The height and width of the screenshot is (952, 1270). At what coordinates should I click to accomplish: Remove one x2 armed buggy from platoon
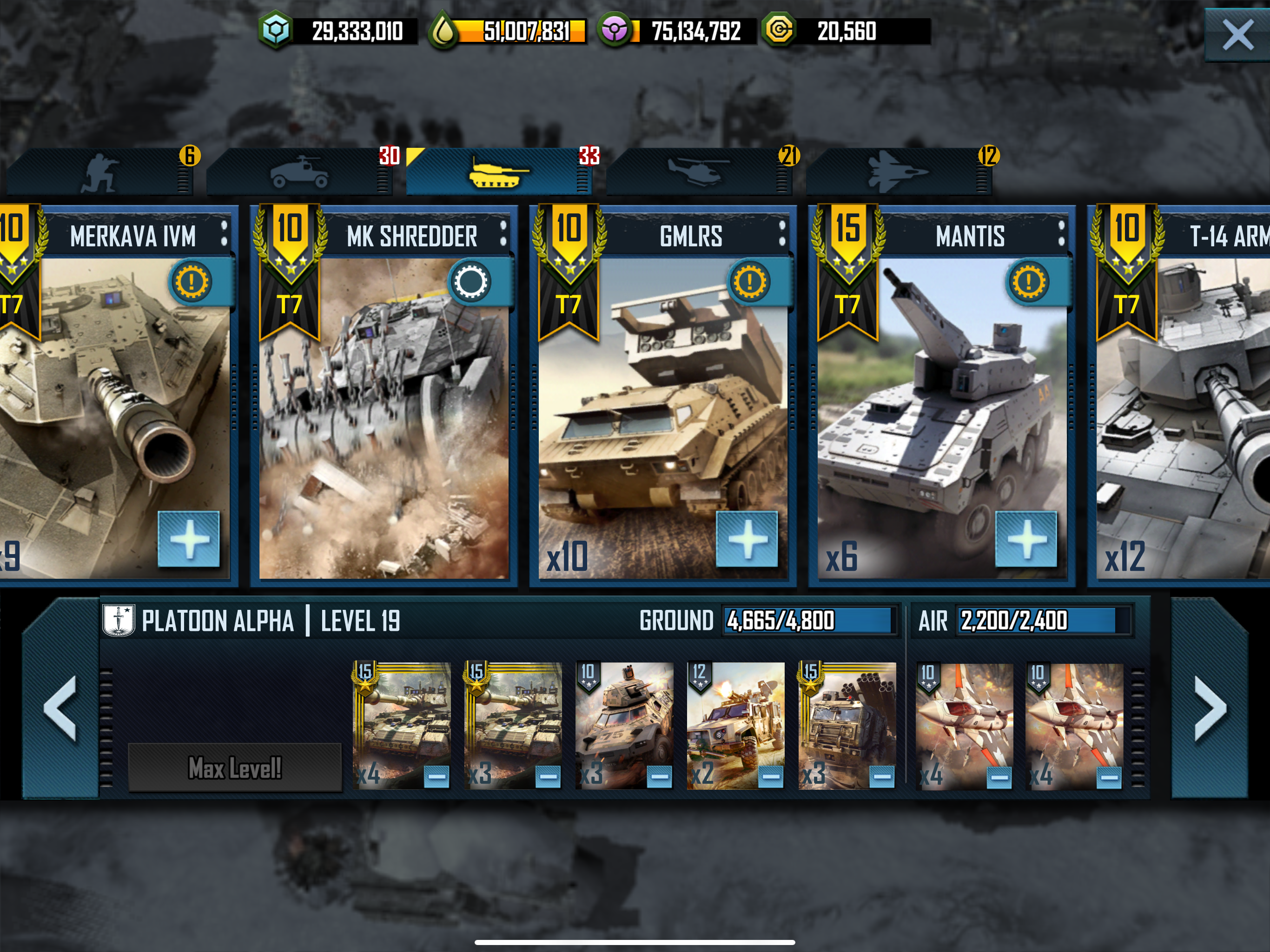[x=770, y=777]
